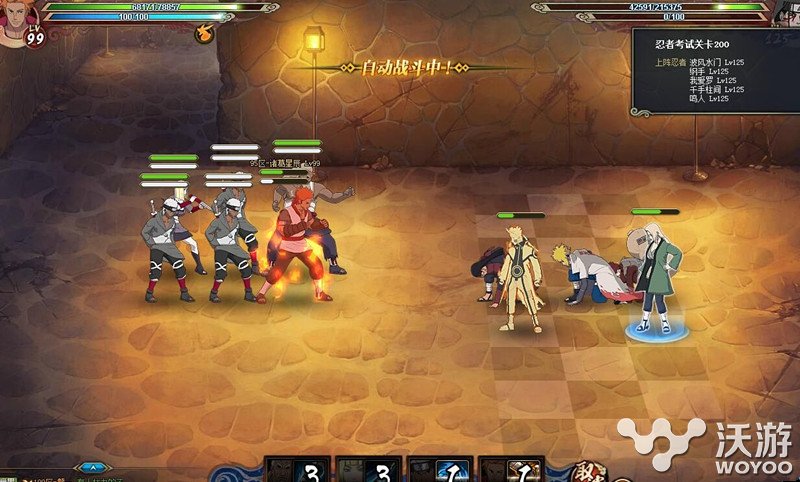Click the orange flame buff icon
800x482 pixels.
point(206,32)
